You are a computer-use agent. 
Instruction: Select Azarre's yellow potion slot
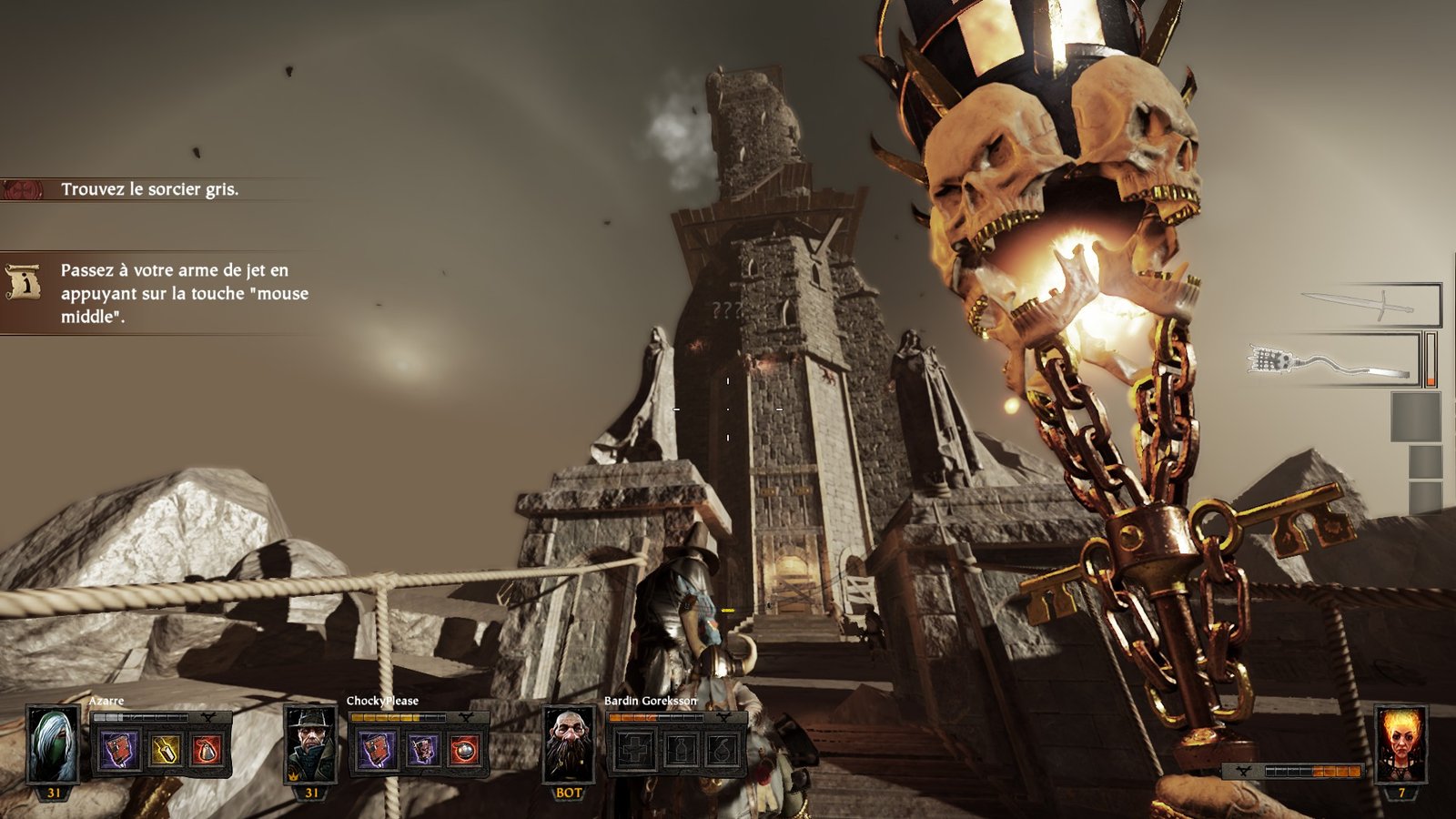pos(165,751)
